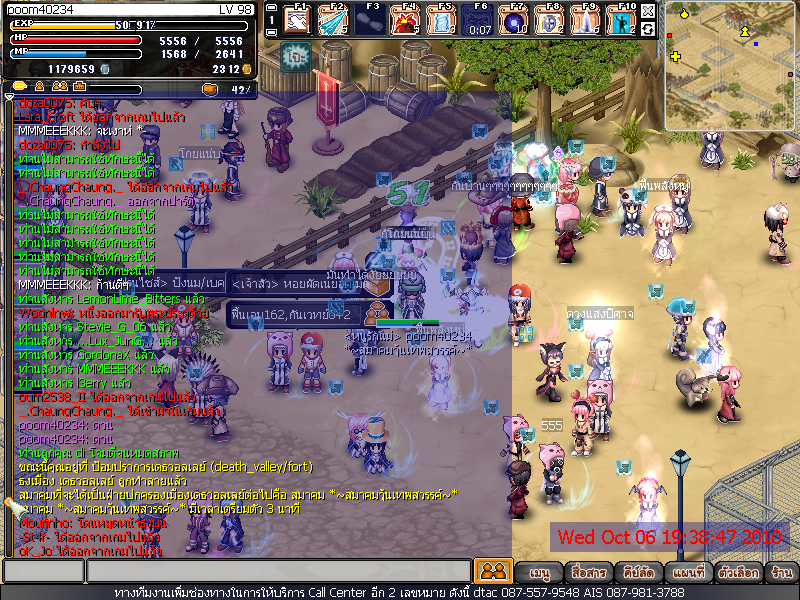The height and width of the screenshot is (600, 800).
Task: Click the hotbar rotate arrows button
Action: (x=648, y=29)
